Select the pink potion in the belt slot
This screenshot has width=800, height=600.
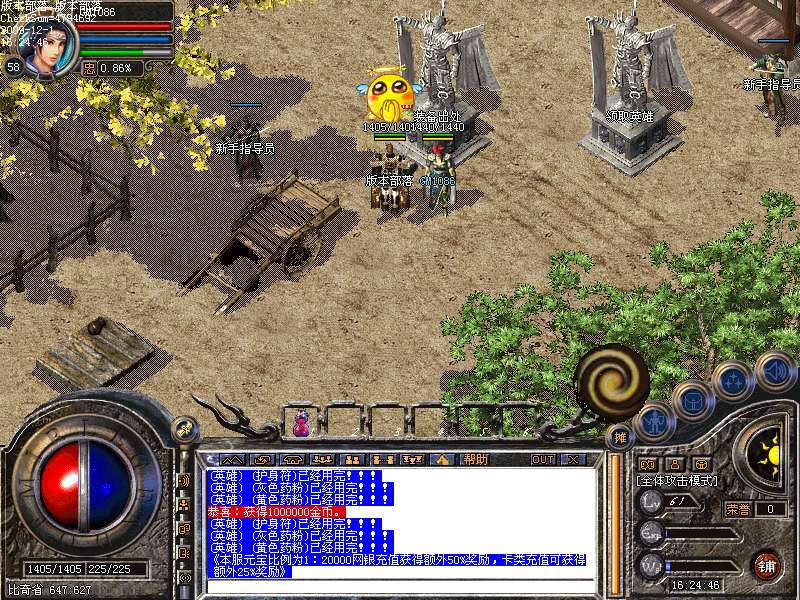click(301, 424)
